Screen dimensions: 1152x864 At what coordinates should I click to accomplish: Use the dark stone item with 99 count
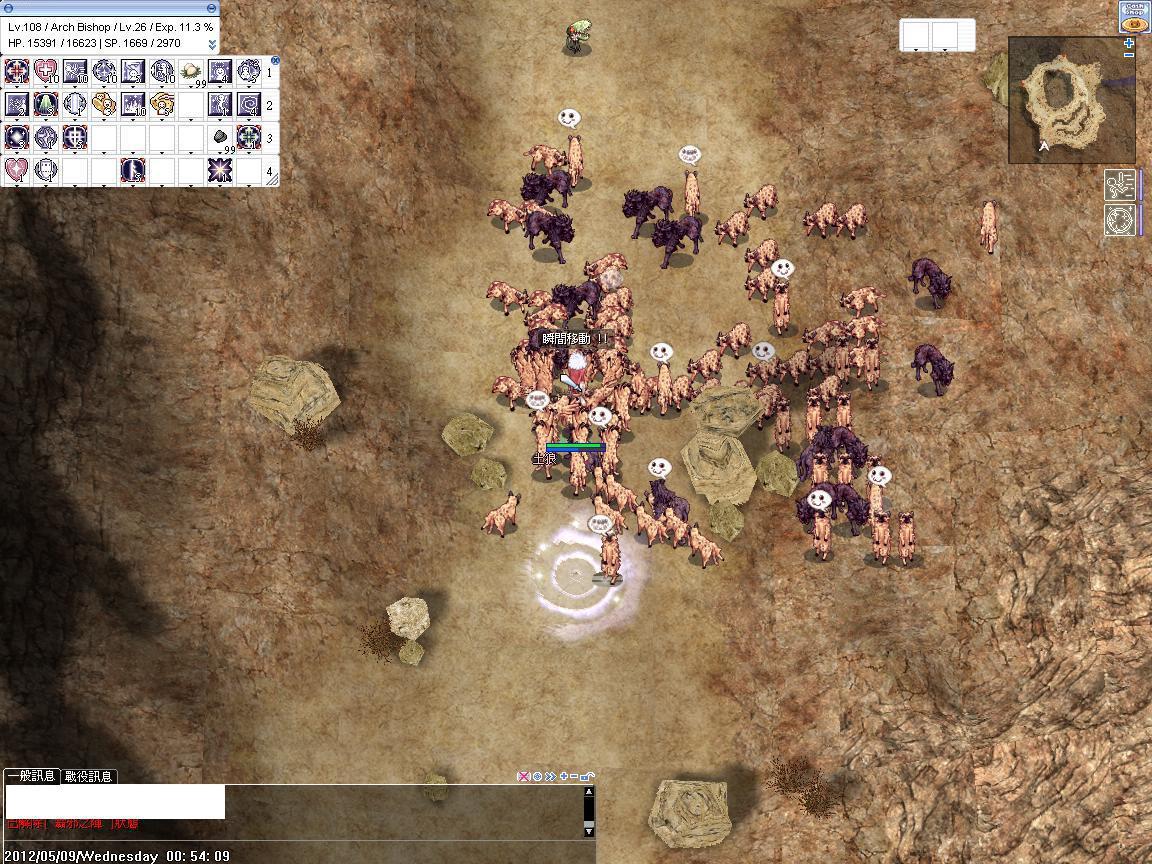[221, 137]
